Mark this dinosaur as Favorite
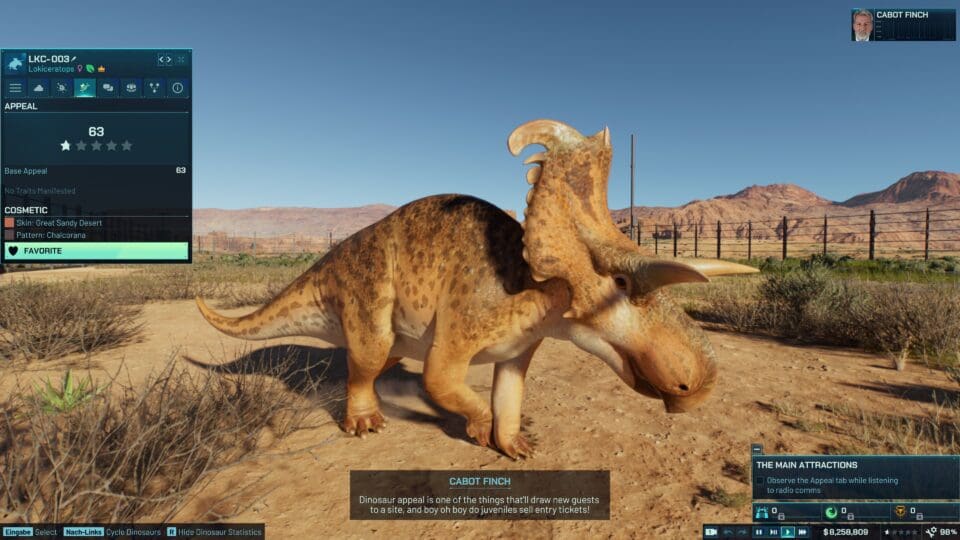 (96, 251)
